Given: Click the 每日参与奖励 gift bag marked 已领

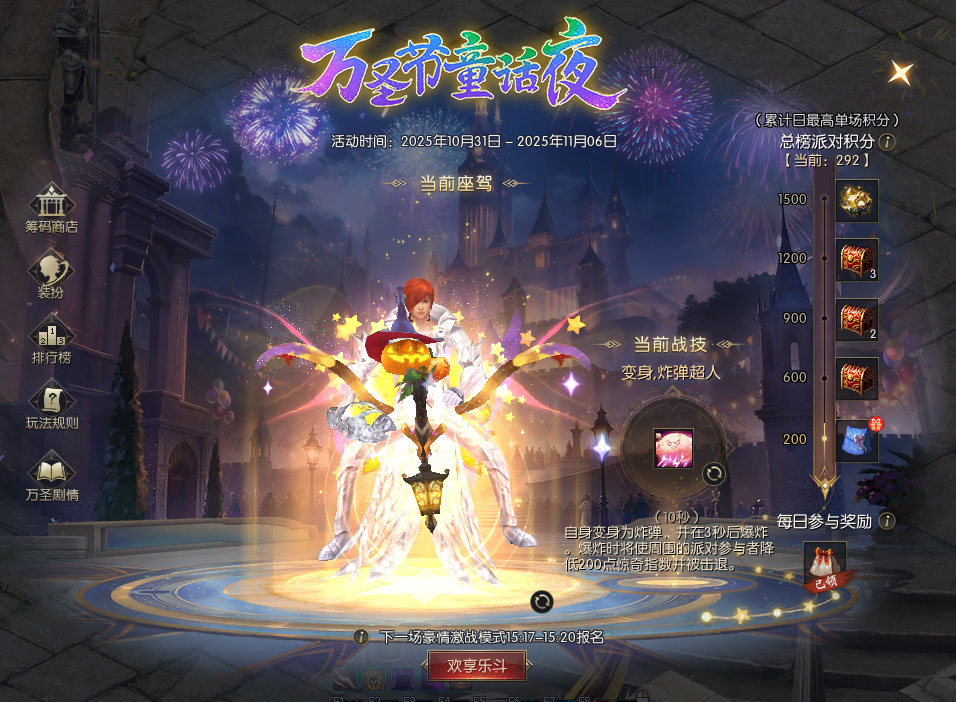Looking at the screenshot, I should pos(825,565).
